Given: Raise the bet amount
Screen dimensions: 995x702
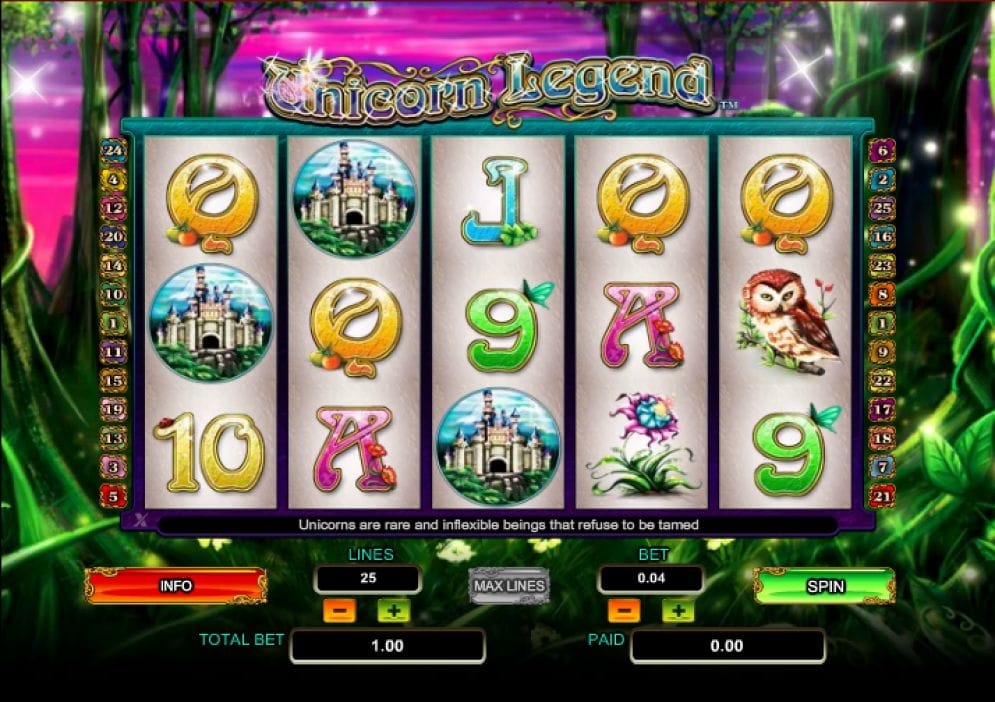Looking at the screenshot, I should point(677,610).
